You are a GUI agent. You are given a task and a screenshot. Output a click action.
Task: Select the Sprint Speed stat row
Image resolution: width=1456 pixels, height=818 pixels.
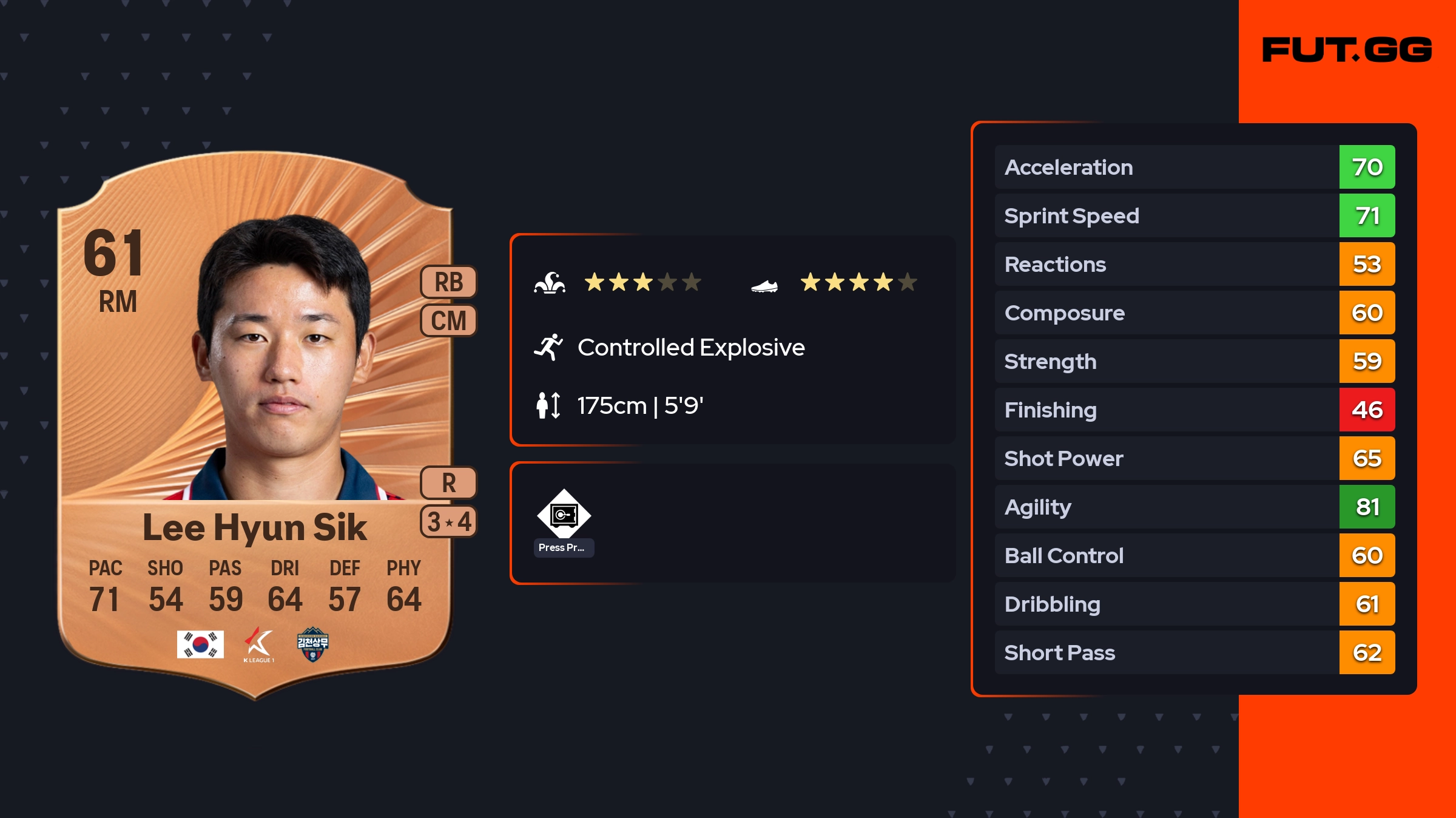1195,215
